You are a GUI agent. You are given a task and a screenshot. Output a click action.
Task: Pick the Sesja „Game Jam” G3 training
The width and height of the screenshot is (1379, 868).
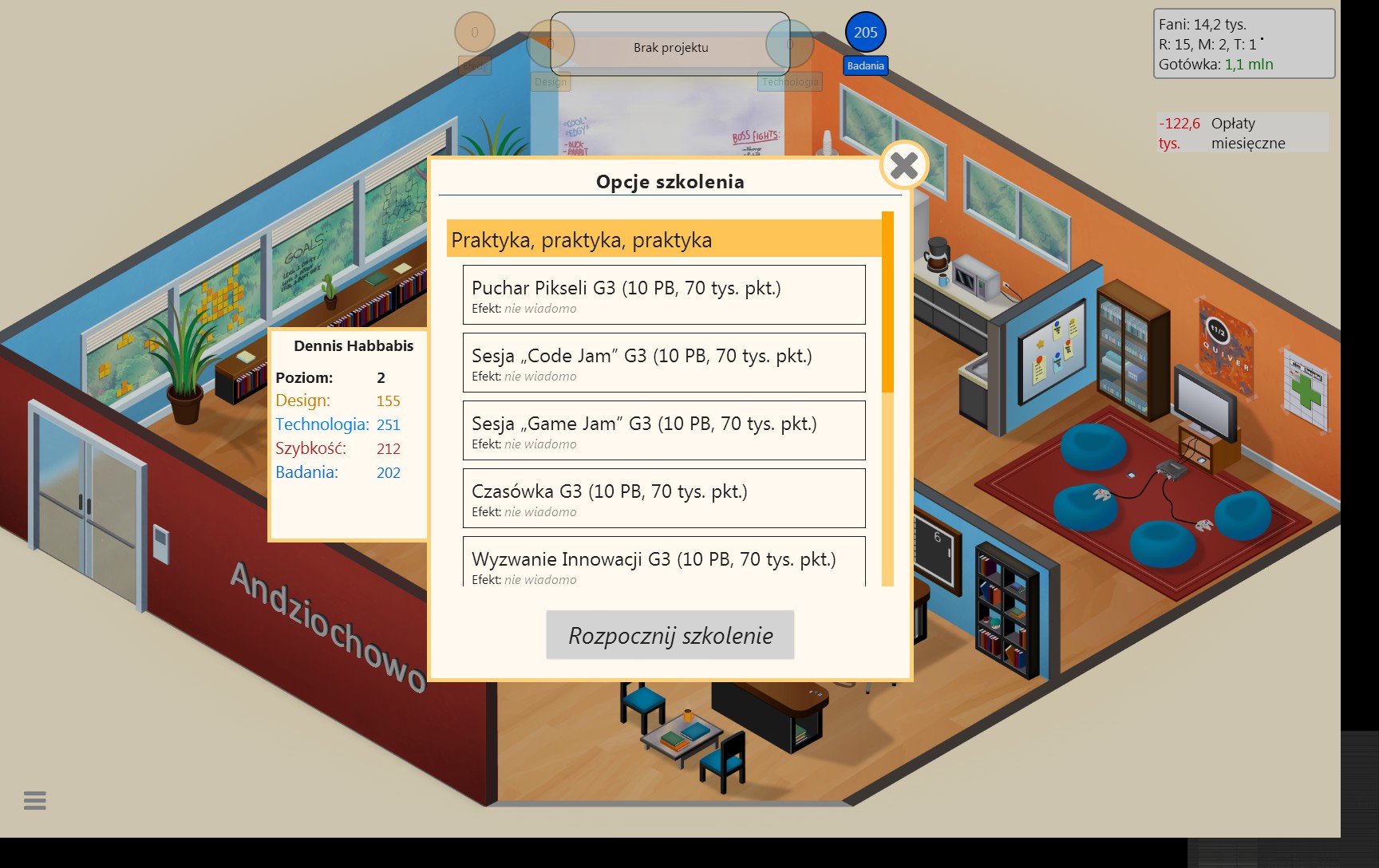click(x=664, y=430)
